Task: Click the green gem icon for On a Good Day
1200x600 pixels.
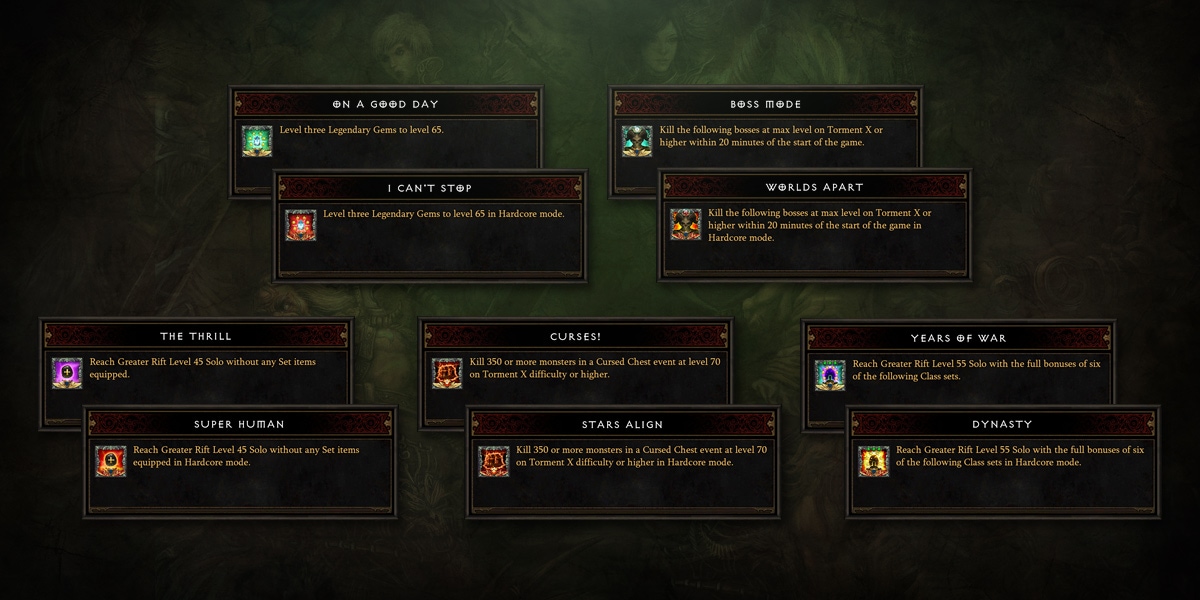Action: click(257, 141)
